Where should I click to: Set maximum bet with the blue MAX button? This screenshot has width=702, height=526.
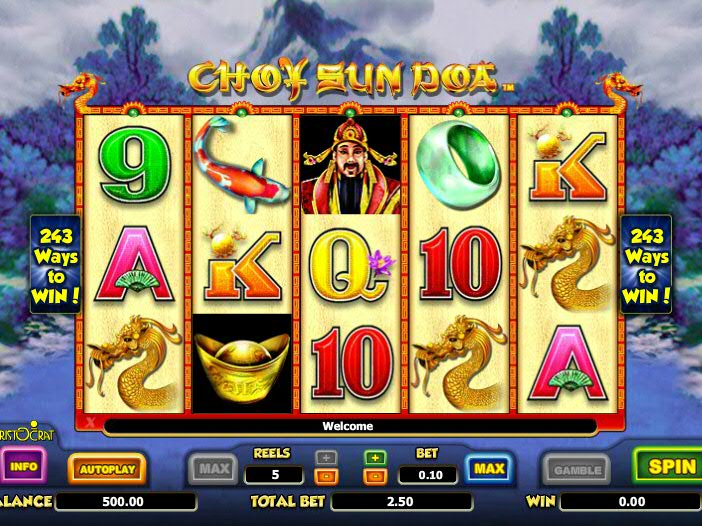click(x=488, y=468)
